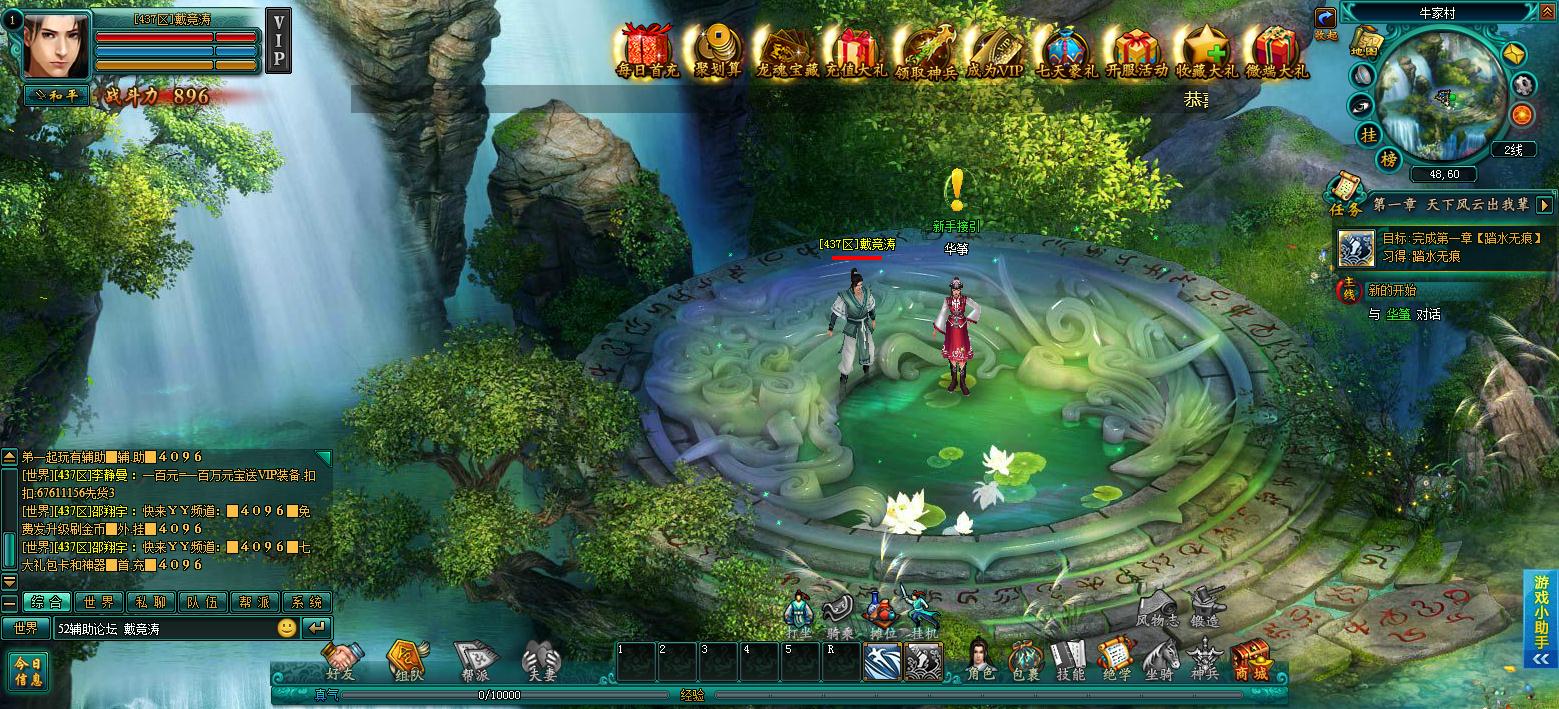
Task: Open the 包裹 inventory bag
Action: (x=1024, y=660)
